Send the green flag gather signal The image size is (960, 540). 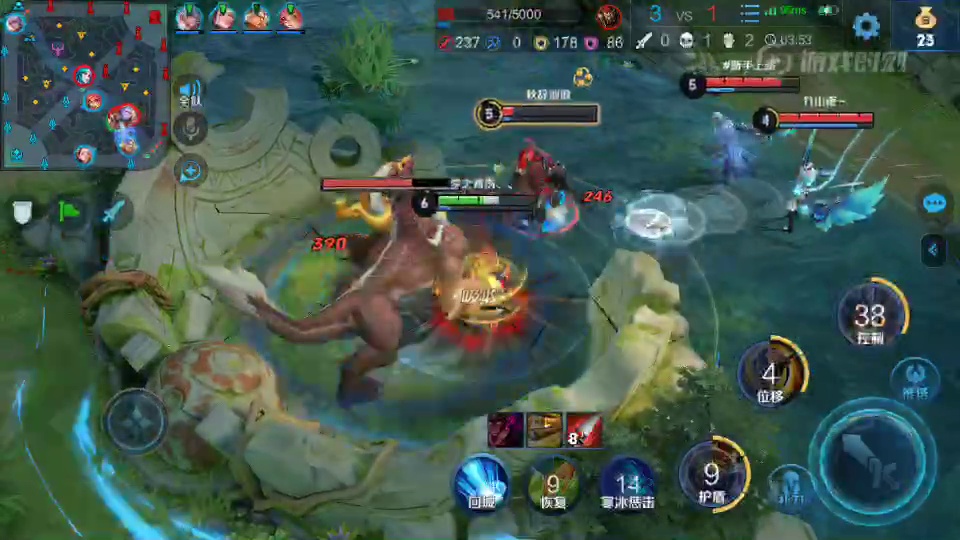click(68, 212)
